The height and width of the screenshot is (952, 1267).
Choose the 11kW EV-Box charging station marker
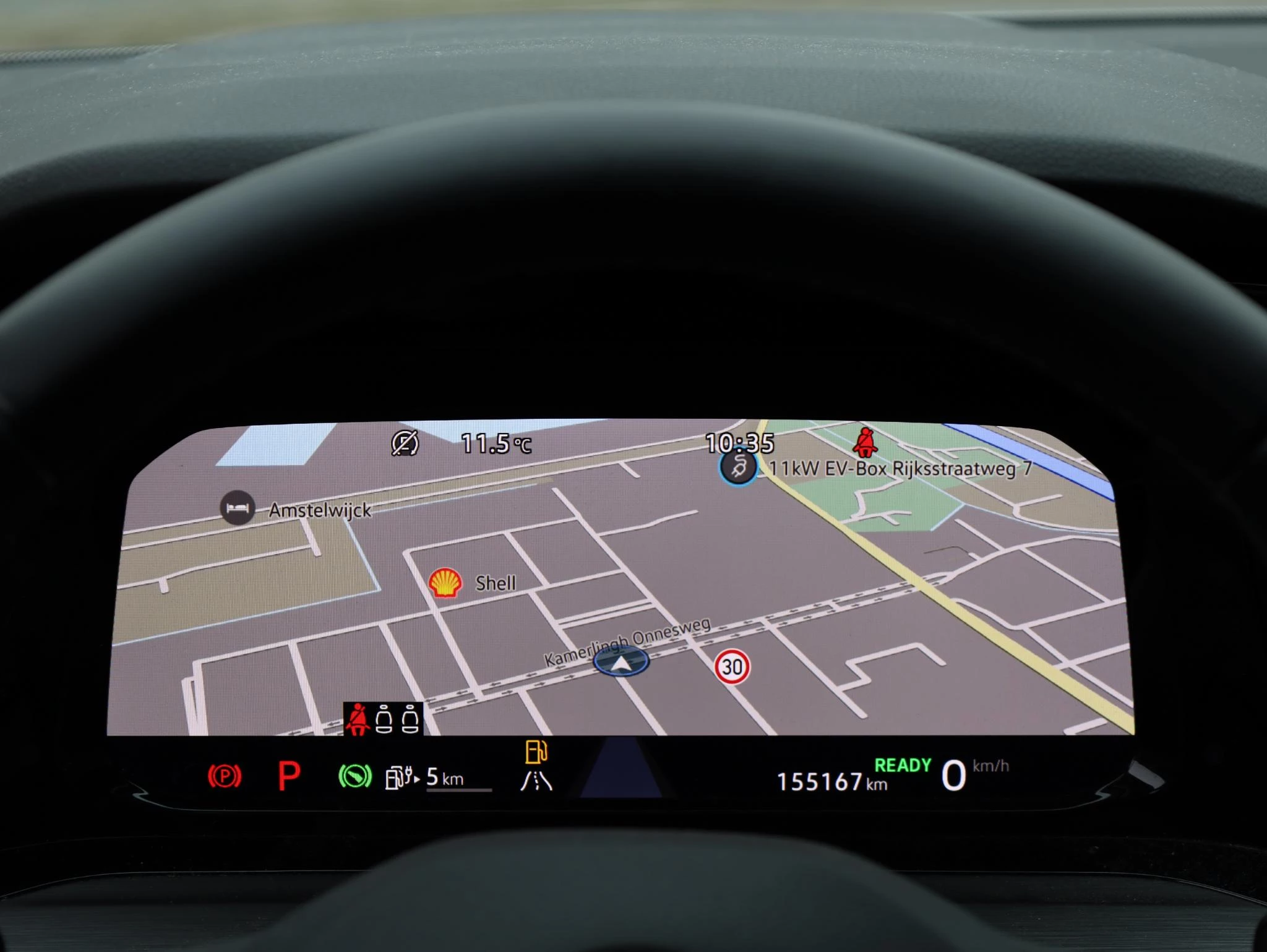738,468
